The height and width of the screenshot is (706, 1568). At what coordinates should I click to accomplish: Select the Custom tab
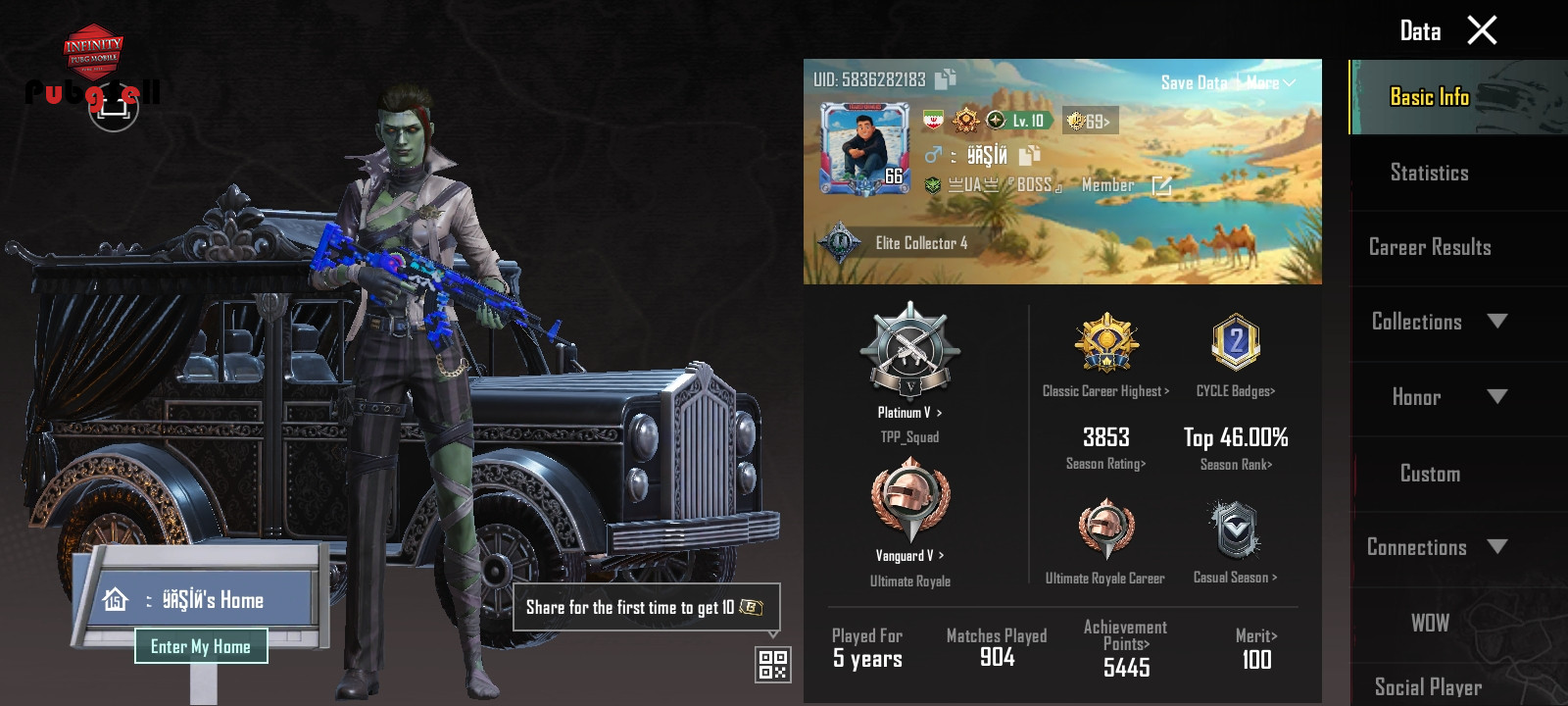[1429, 475]
